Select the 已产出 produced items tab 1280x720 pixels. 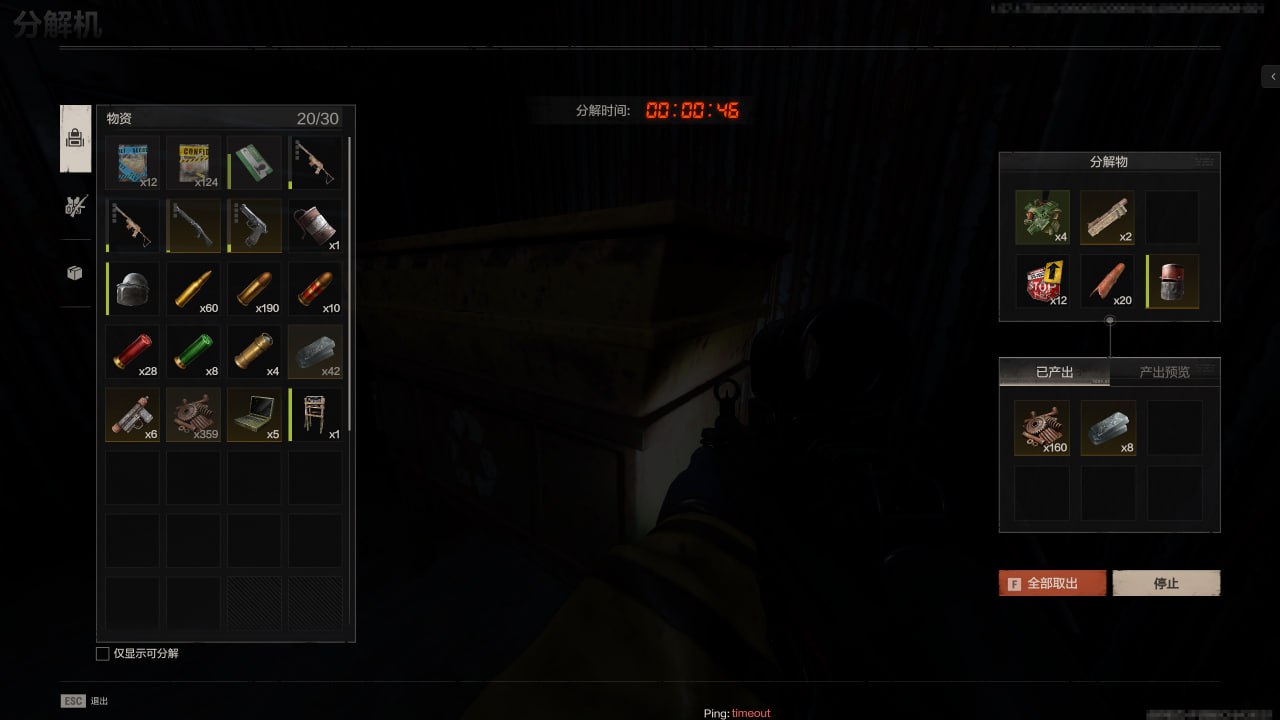(1054, 372)
